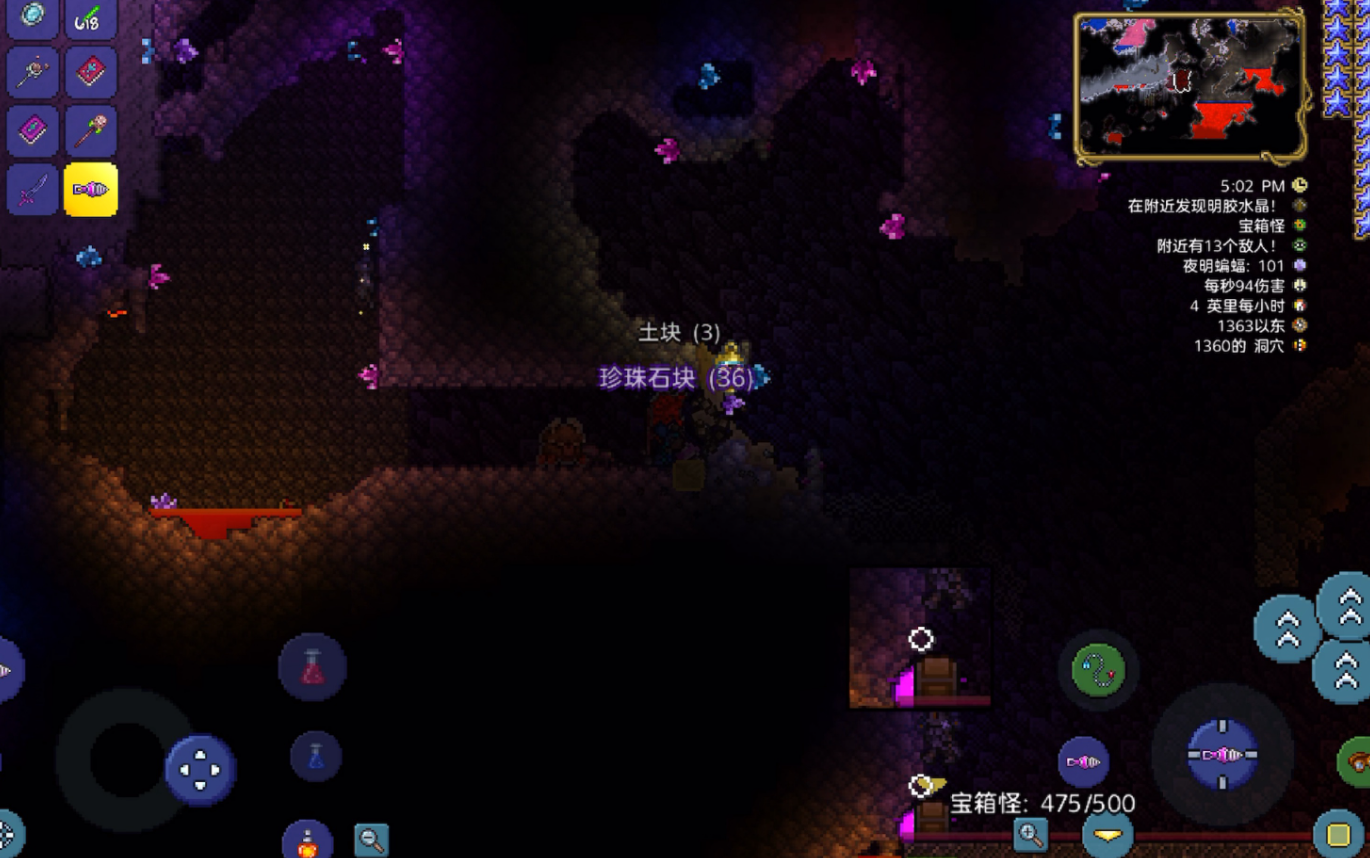
Task: Choose the purple sword in the hotbar
Action: point(33,189)
